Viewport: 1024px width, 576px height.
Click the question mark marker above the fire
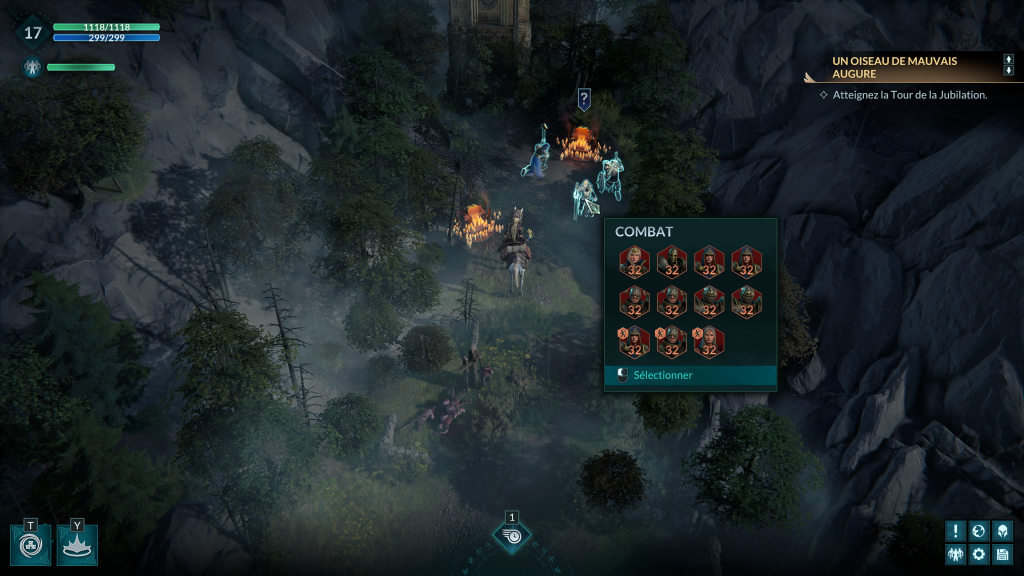coord(584,98)
